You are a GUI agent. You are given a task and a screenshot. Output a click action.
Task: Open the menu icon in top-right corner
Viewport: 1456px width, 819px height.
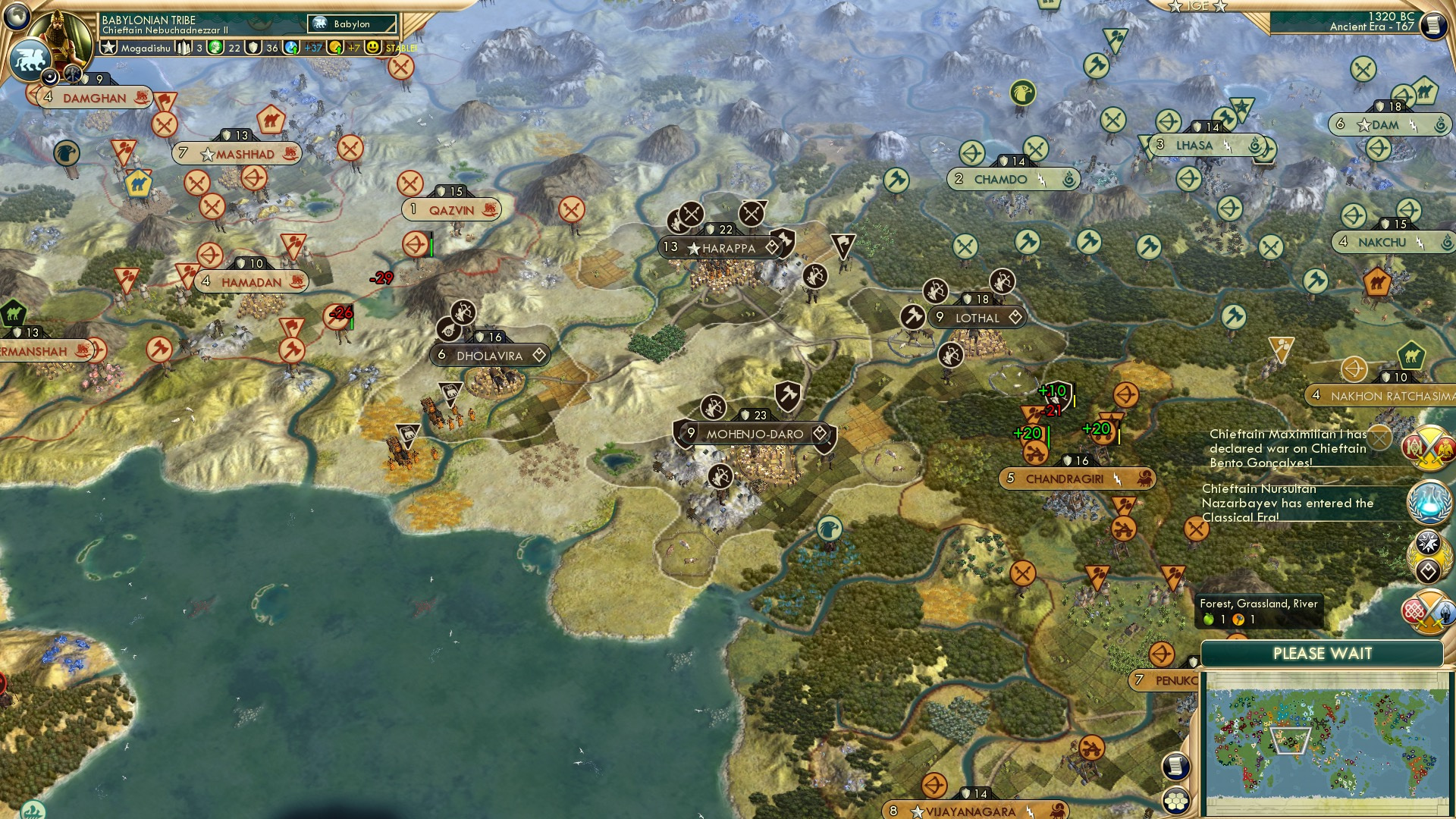point(1432,24)
